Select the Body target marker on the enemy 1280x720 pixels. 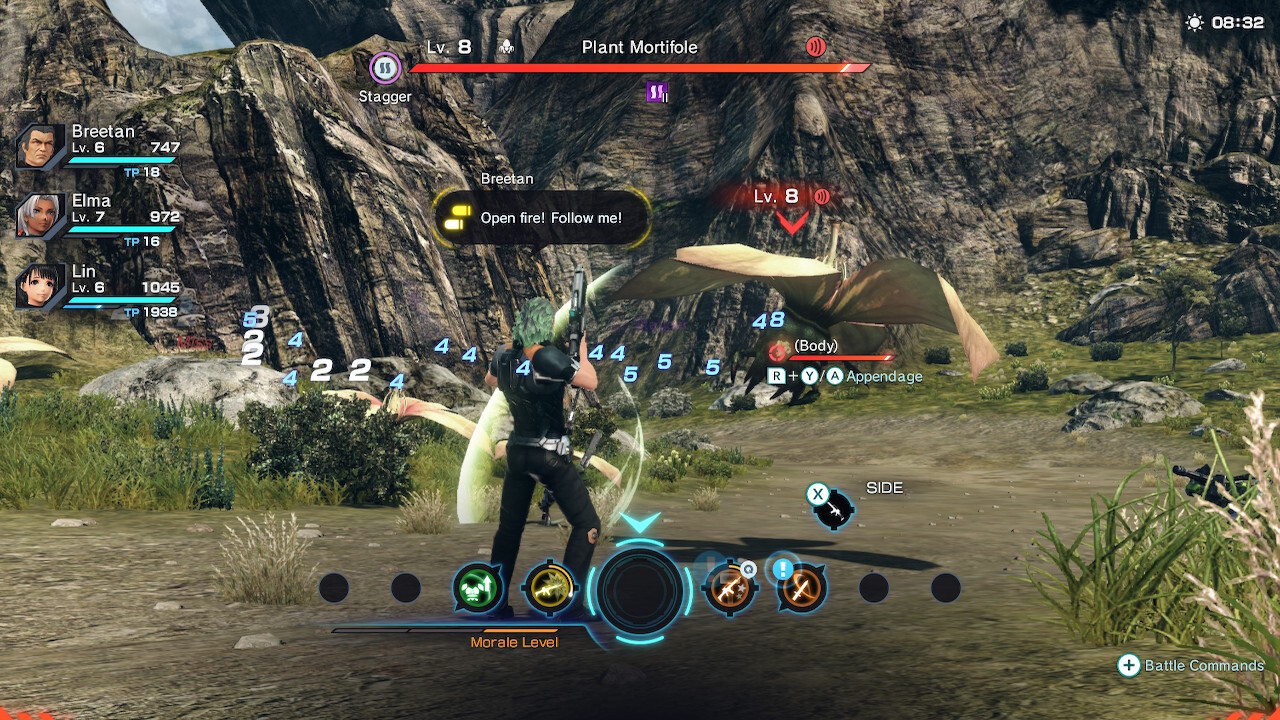pyautogui.click(x=779, y=351)
